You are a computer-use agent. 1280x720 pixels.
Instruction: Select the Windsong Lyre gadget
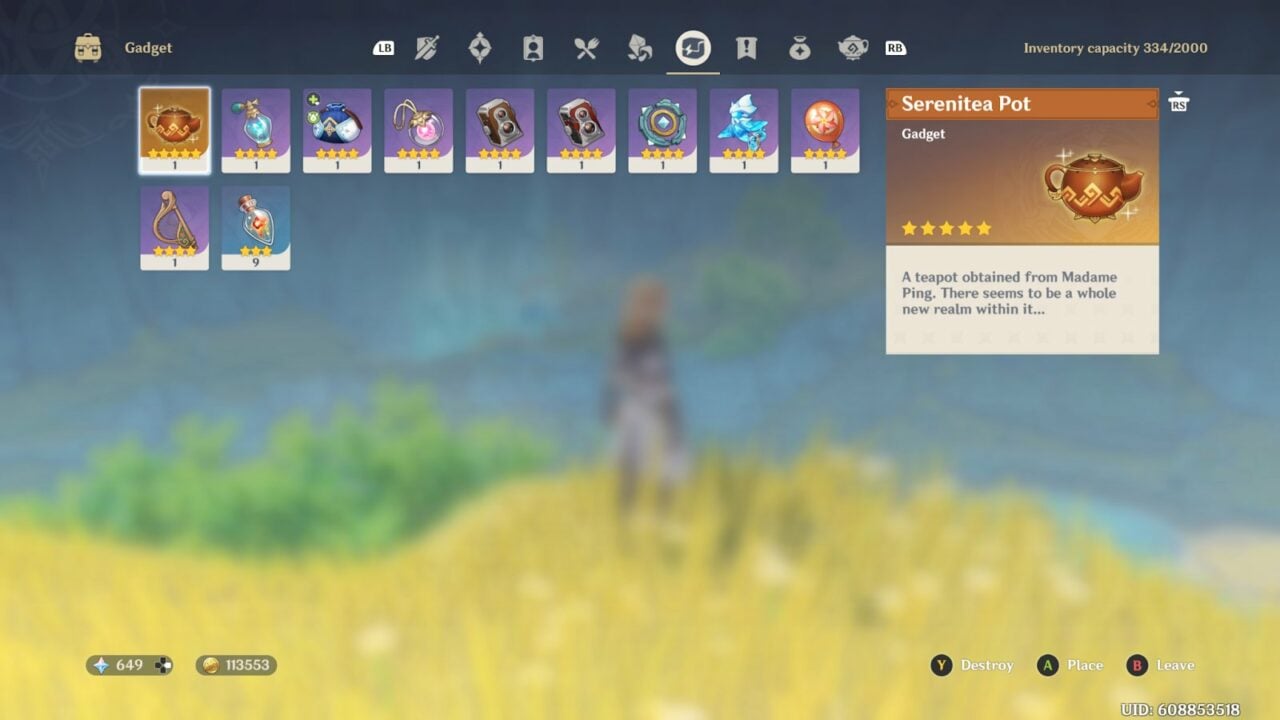[x=175, y=227]
